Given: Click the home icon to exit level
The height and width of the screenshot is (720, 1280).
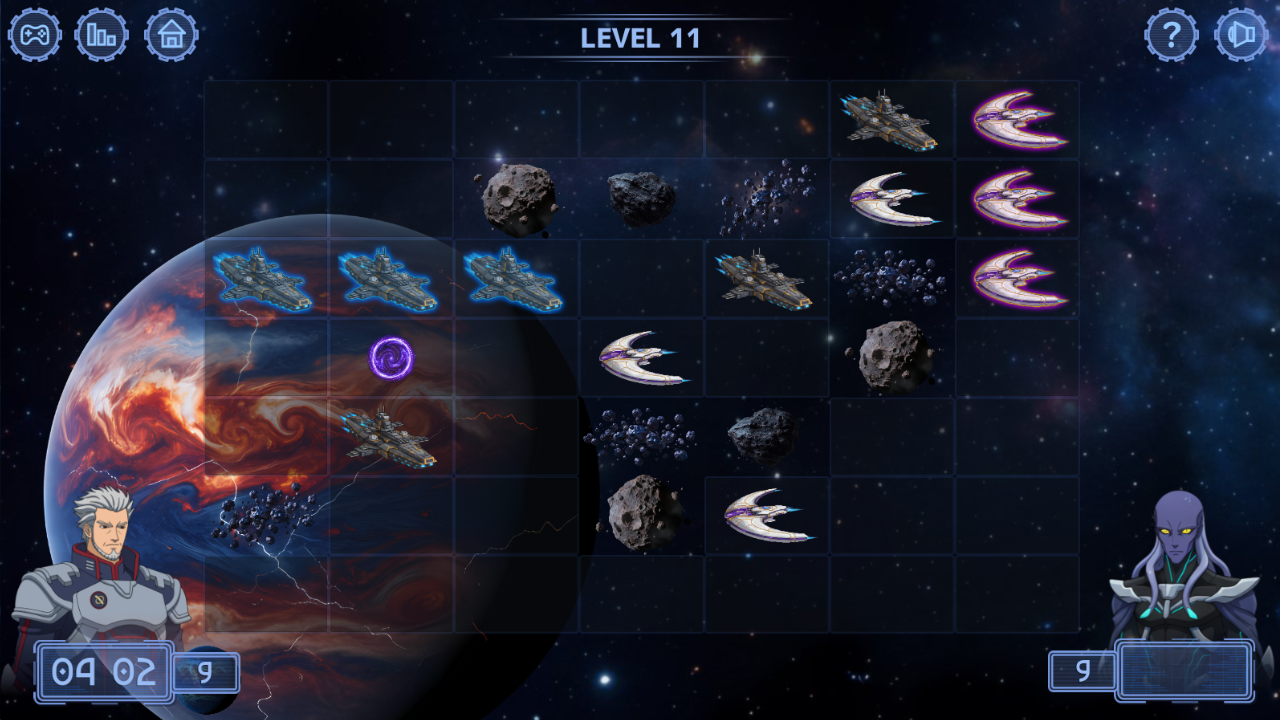Looking at the screenshot, I should [x=171, y=35].
